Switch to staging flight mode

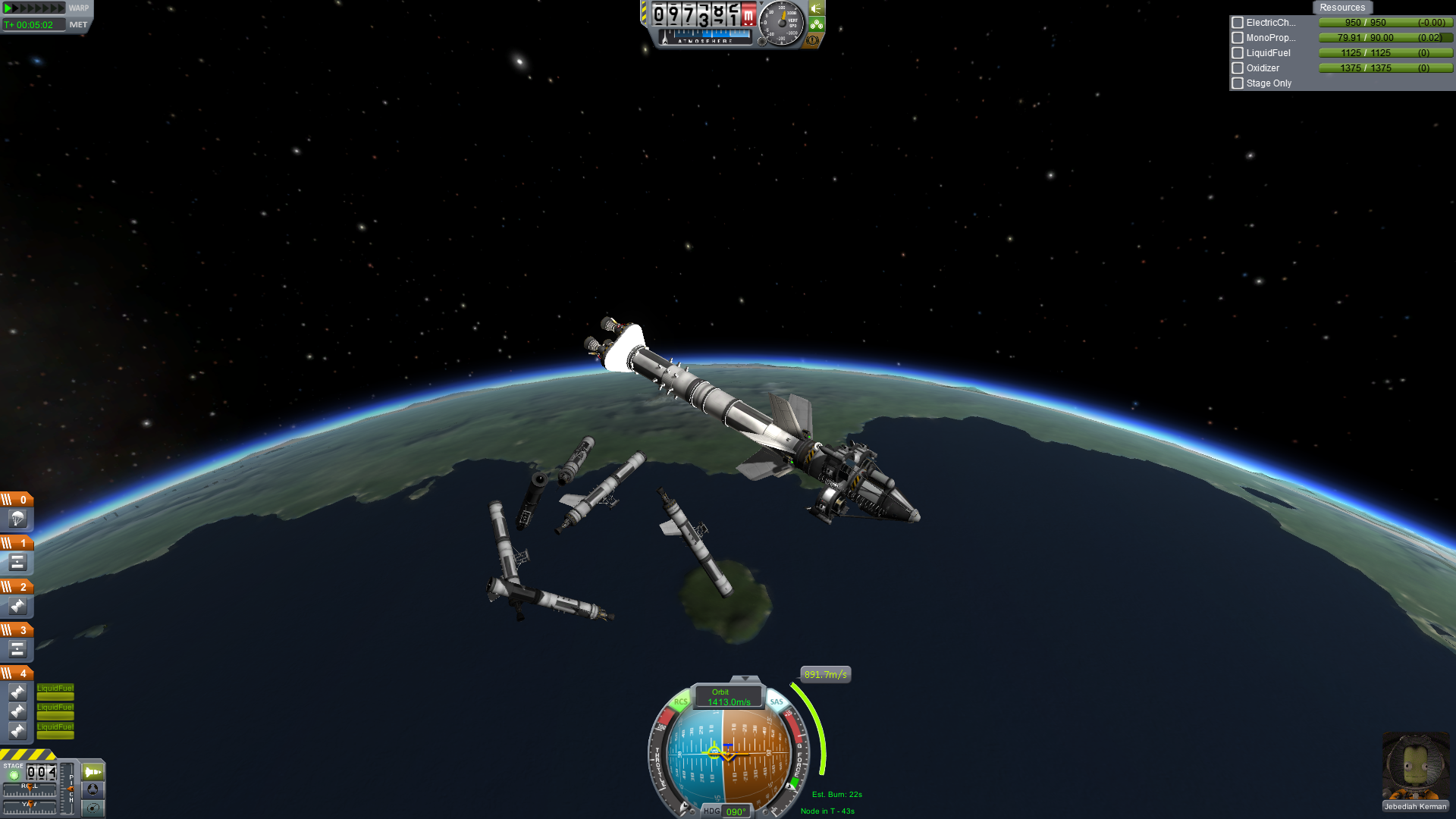point(93,772)
